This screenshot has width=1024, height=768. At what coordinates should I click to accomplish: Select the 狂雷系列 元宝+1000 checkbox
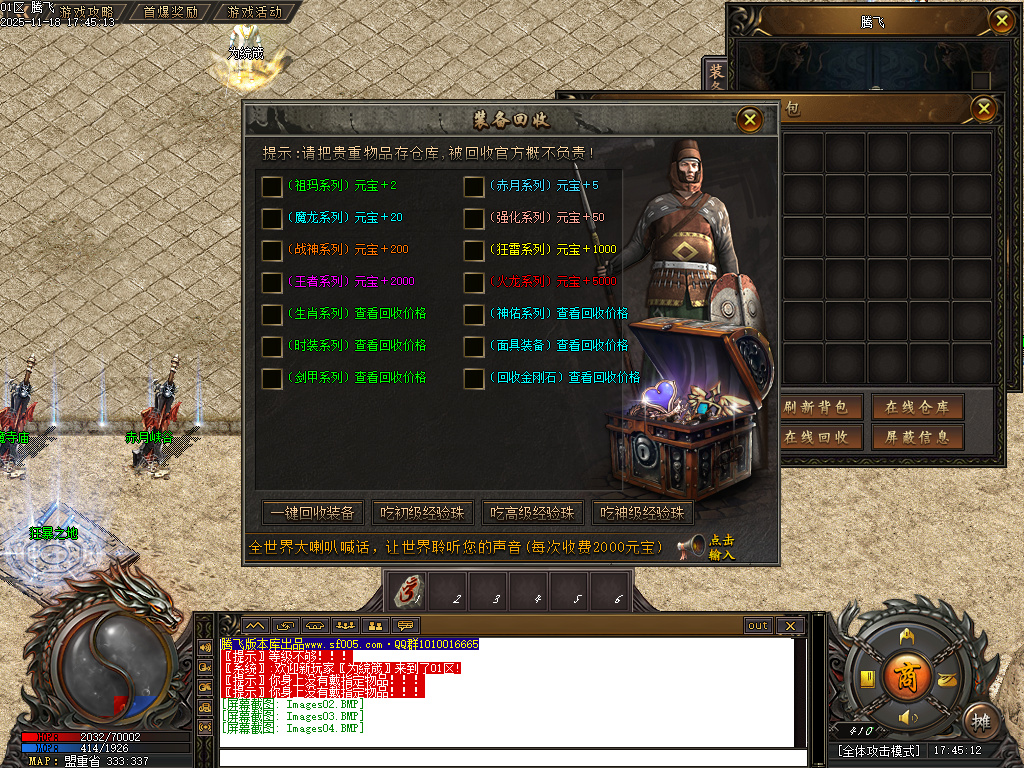pyautogui.click(x=473, y=250)
